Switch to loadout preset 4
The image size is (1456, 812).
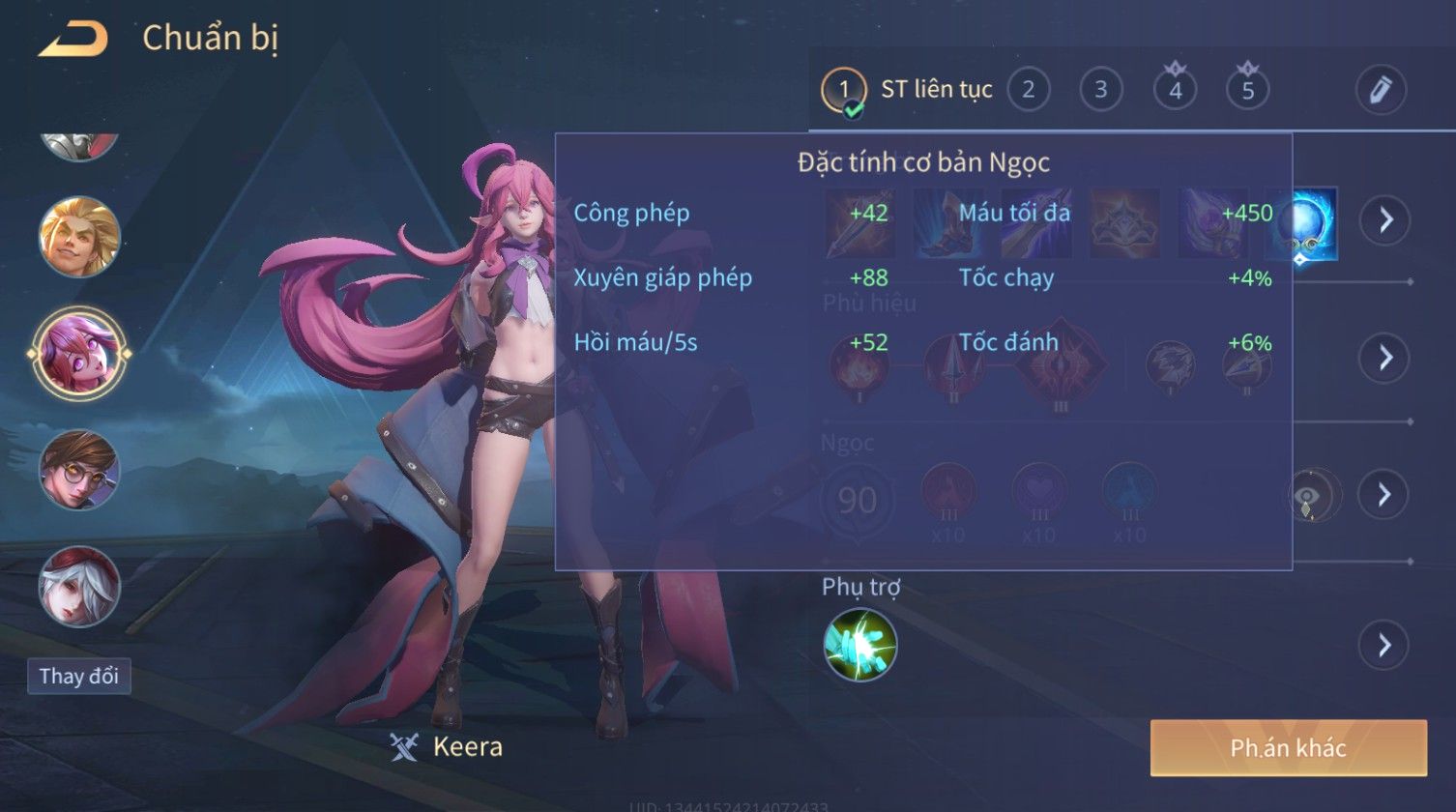1175,90
